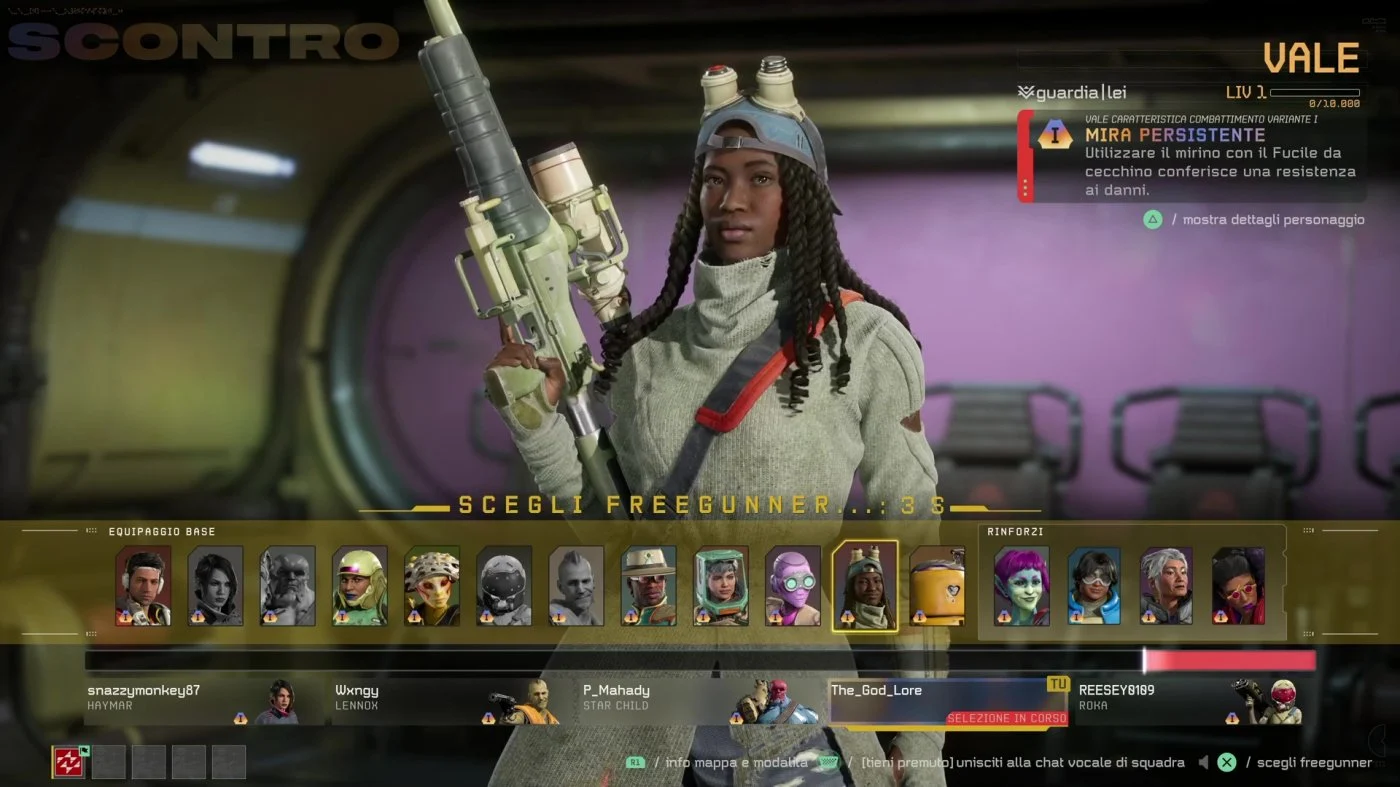Pick the freegunner in the teal-framed helmet
1400x787 pixels.
point(721,586)
